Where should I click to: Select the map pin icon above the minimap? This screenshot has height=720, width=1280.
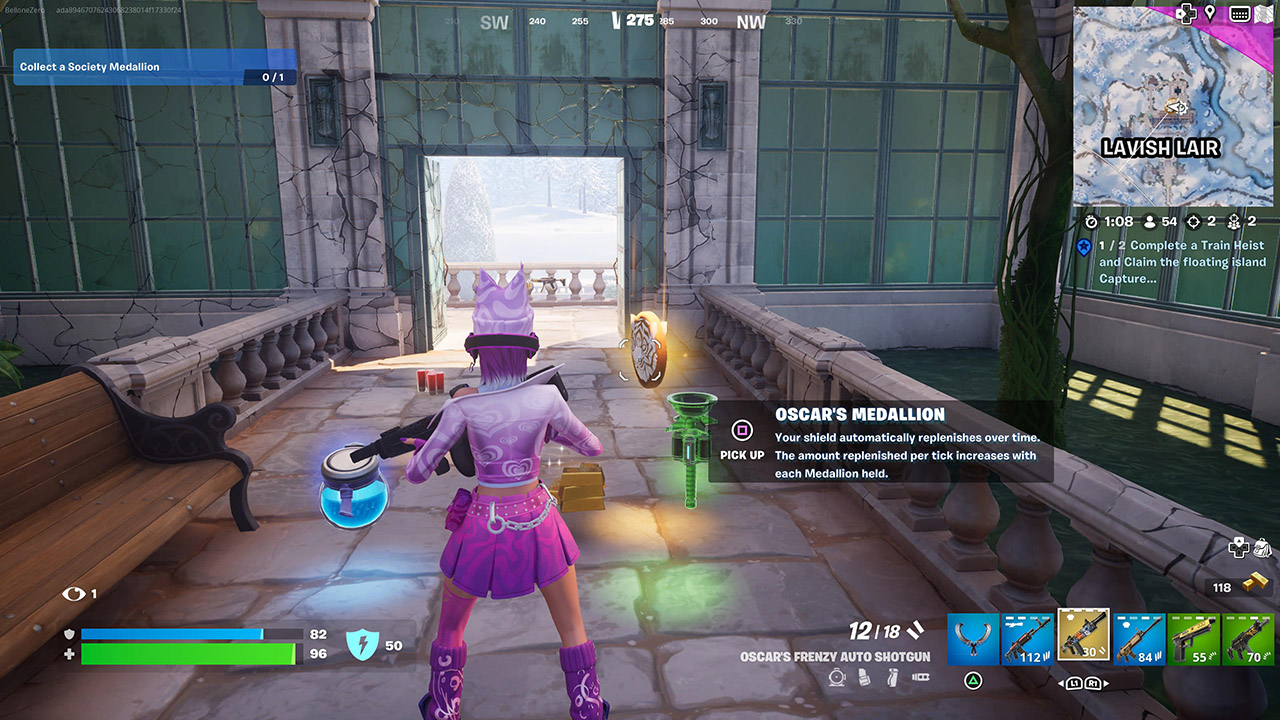click(1209, 12)
